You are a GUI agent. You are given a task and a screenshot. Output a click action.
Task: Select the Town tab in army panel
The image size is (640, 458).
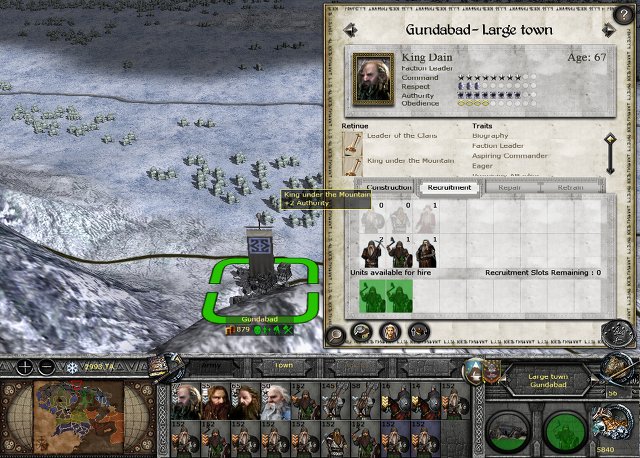coord(284,366)
